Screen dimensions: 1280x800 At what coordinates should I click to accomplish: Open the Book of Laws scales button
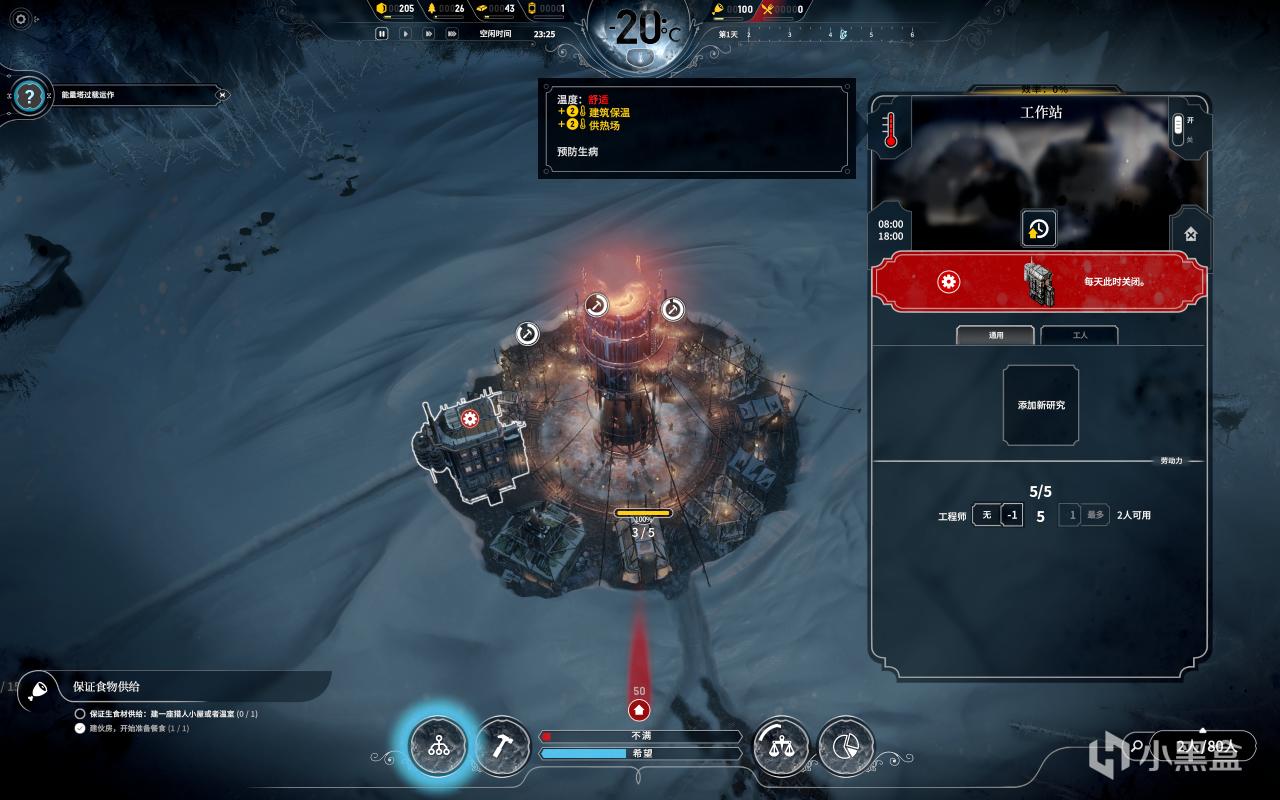(x=781, y=746)
